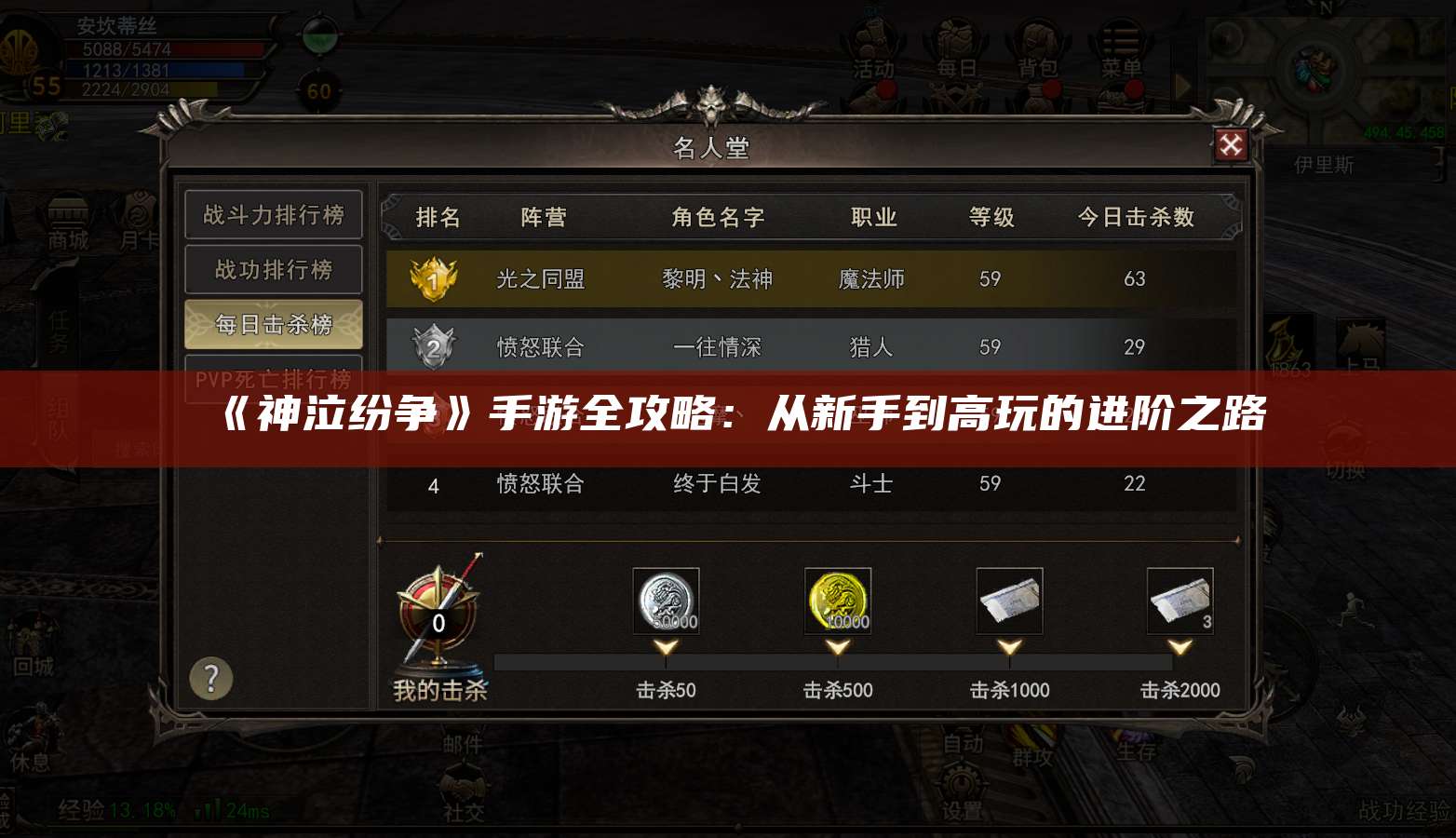Click the 战斗力排行榜 button
This screenshot has width=1456, height=838.
click(273, 215)
